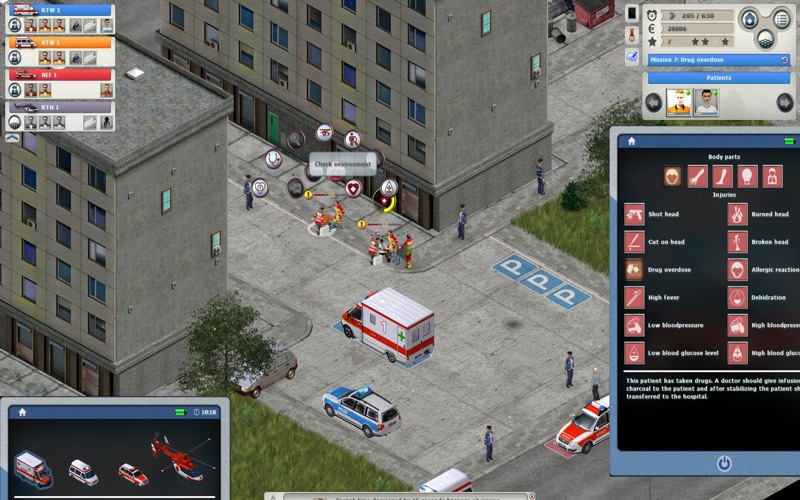800x500 pixels.
Task: Choose the High fever injury entry
Action: click(x=664, y=297)
